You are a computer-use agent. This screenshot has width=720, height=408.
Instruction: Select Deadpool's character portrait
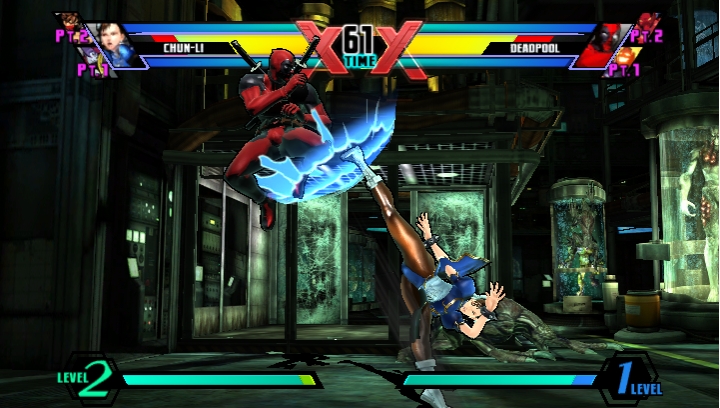604,46
